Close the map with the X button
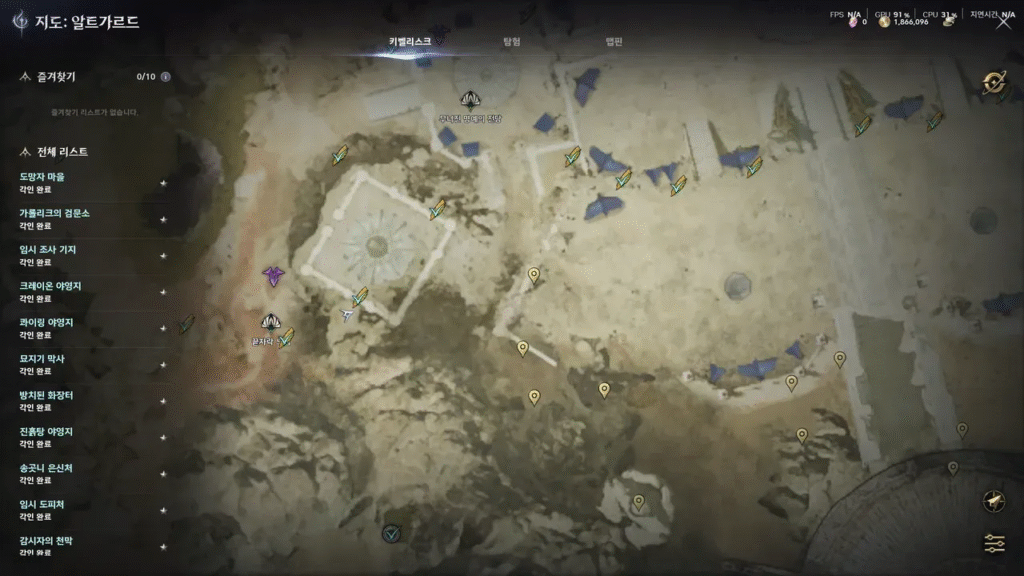 coord(1003,23)
